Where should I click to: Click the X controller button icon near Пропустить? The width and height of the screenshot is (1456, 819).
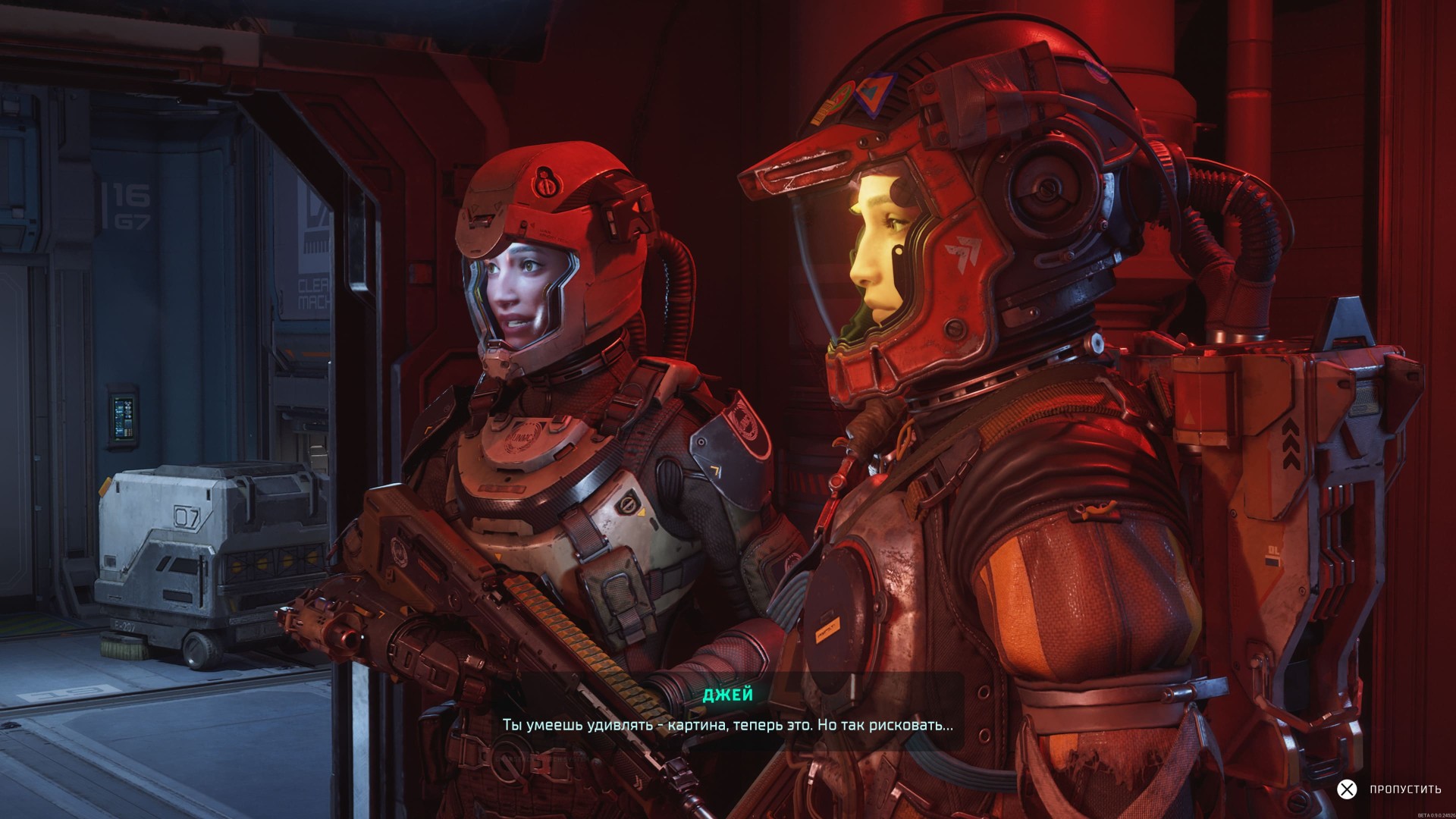pyautogui.click(x=1347, y=789)
